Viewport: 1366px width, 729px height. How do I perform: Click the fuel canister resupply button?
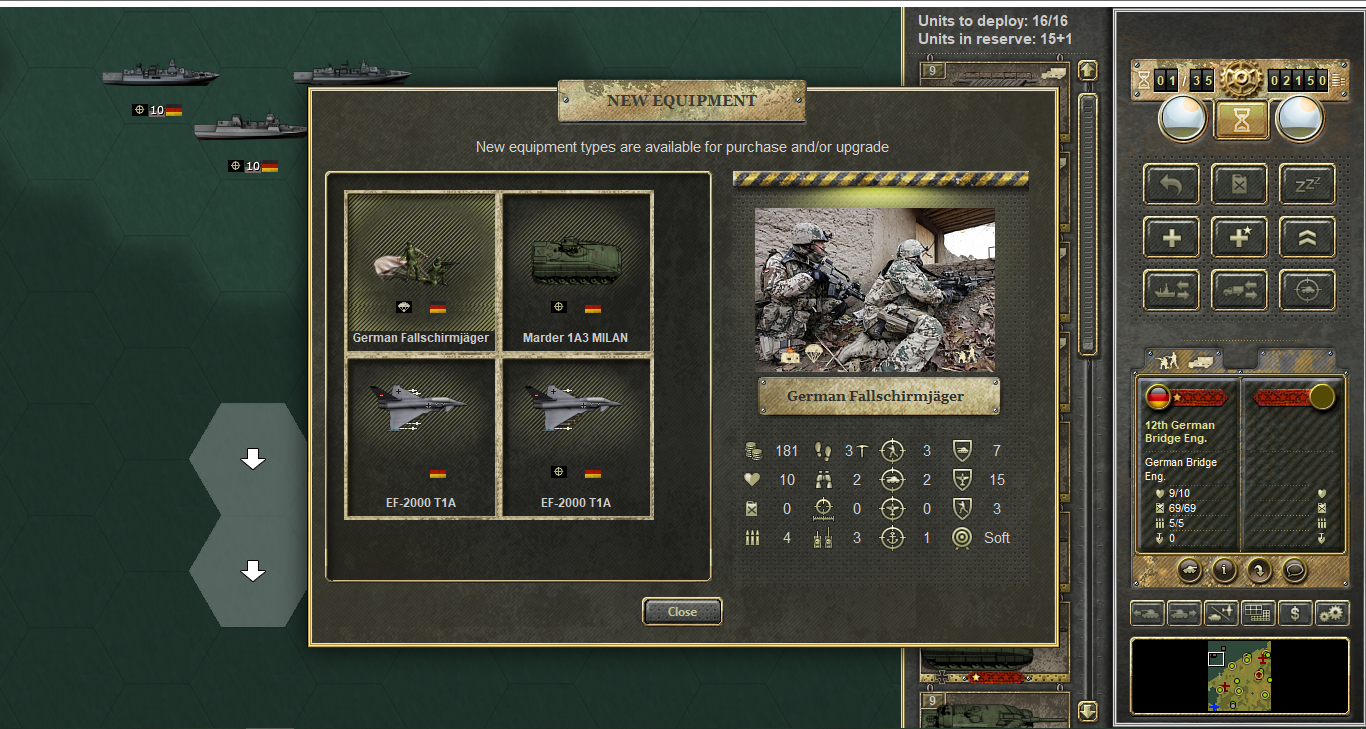(1240, 184)
